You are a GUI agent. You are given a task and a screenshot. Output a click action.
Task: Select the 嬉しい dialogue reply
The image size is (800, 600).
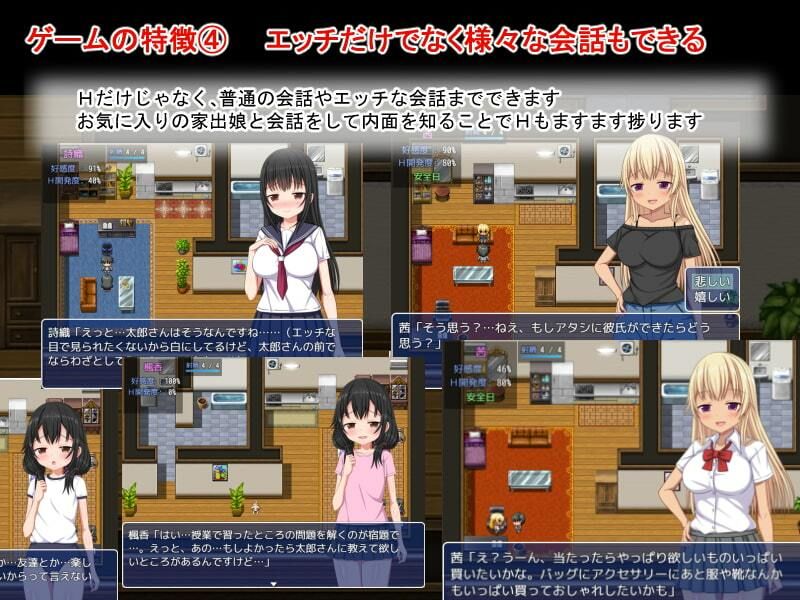click(x=711, y=297)
